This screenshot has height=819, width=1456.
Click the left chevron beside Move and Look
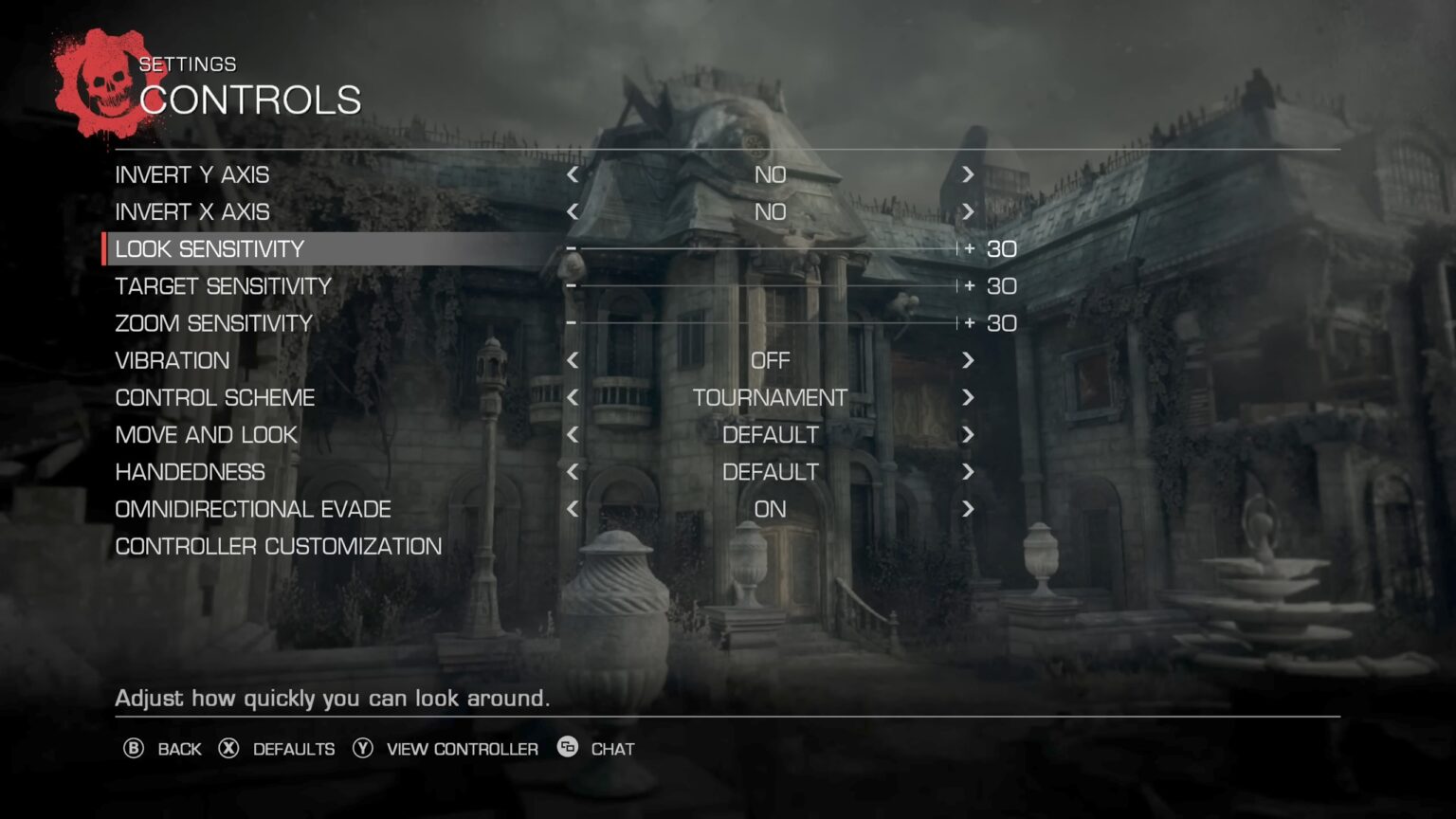pos(573,435)
